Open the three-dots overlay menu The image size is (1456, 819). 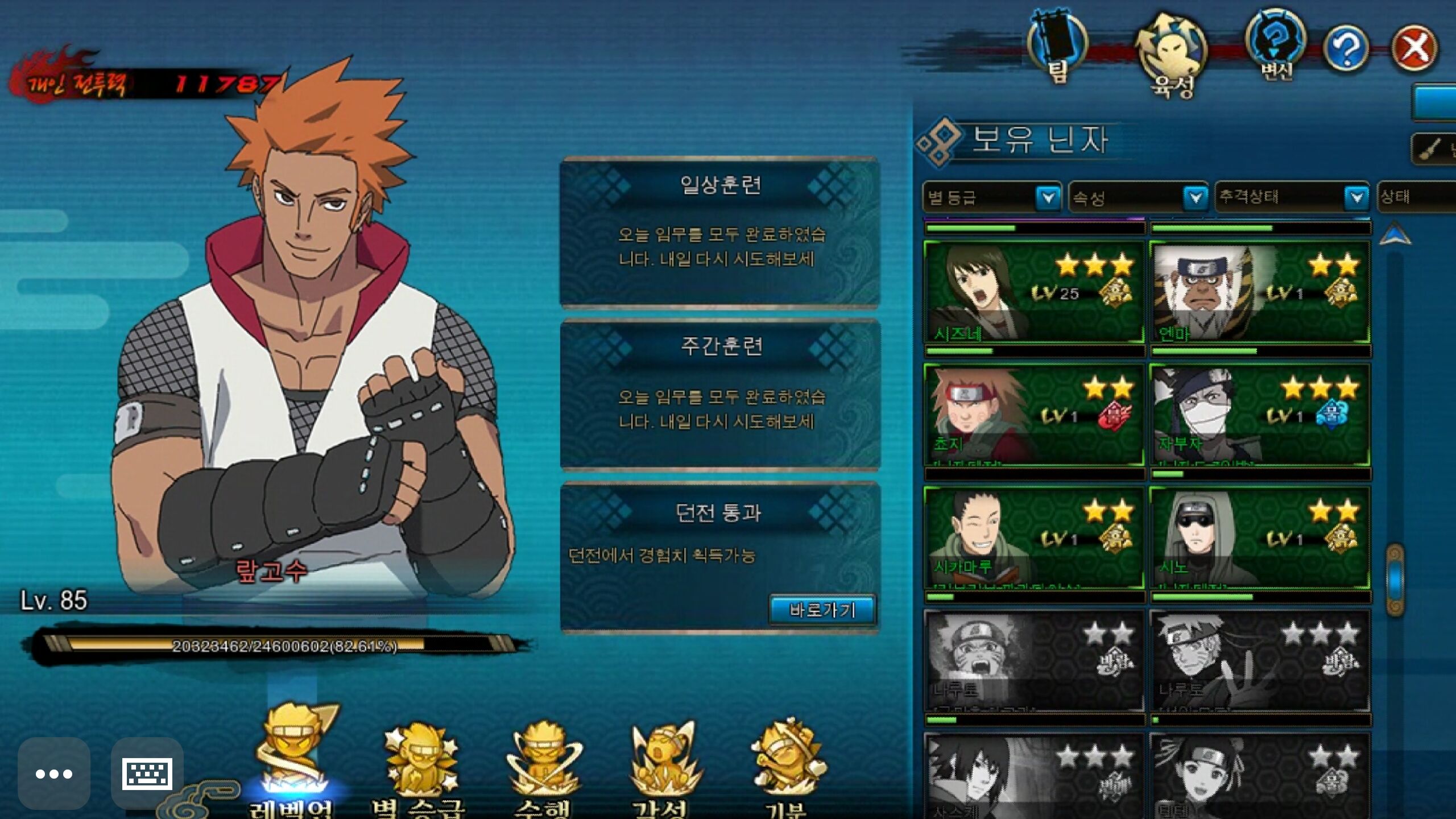click(x=54, y=773)
